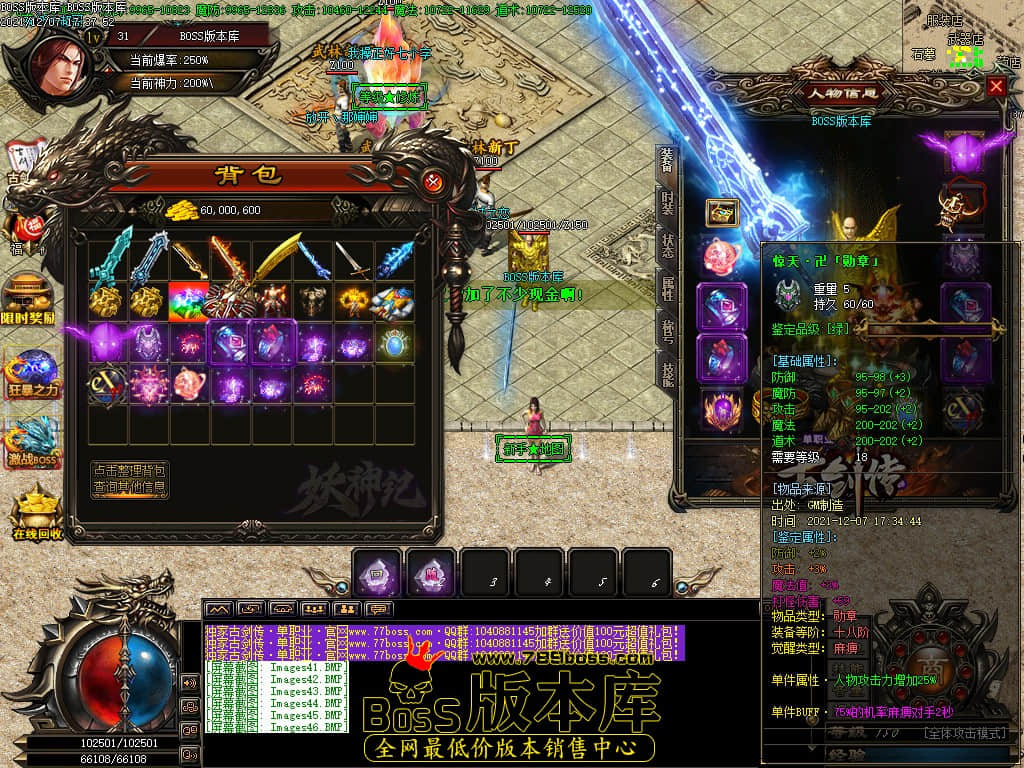The height and width of the screenshot is (768, 1024).
Task: Open the 在线回收 online recycling icon
Action: pos(37,512)
